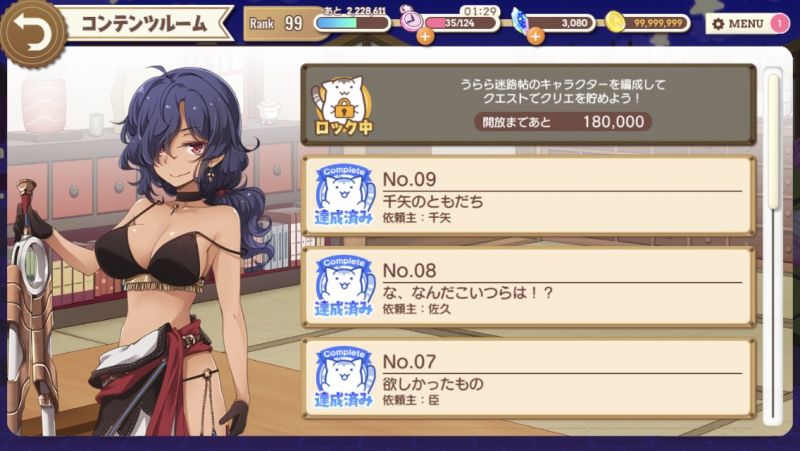The height and width of the screenshot is (451, 800).
Task: Add stamina with the plus button
Action: click(425, 37)
